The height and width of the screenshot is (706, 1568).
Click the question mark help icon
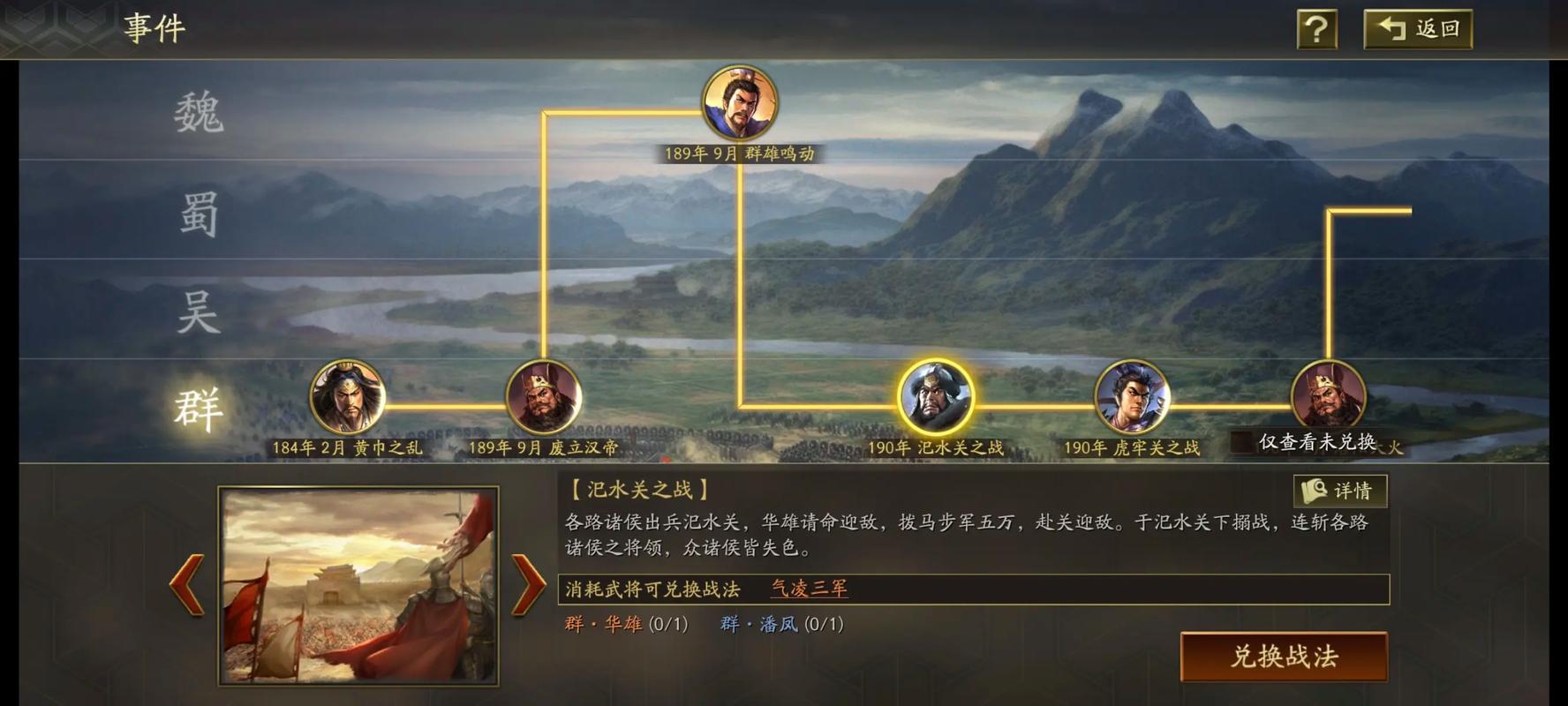[x=1317, y=29]
